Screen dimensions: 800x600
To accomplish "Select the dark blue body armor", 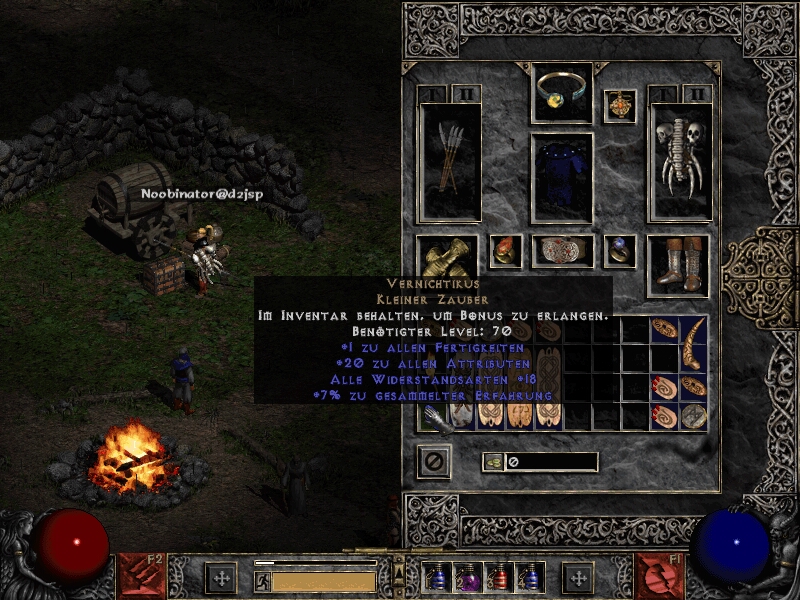I will click(562, 178).
